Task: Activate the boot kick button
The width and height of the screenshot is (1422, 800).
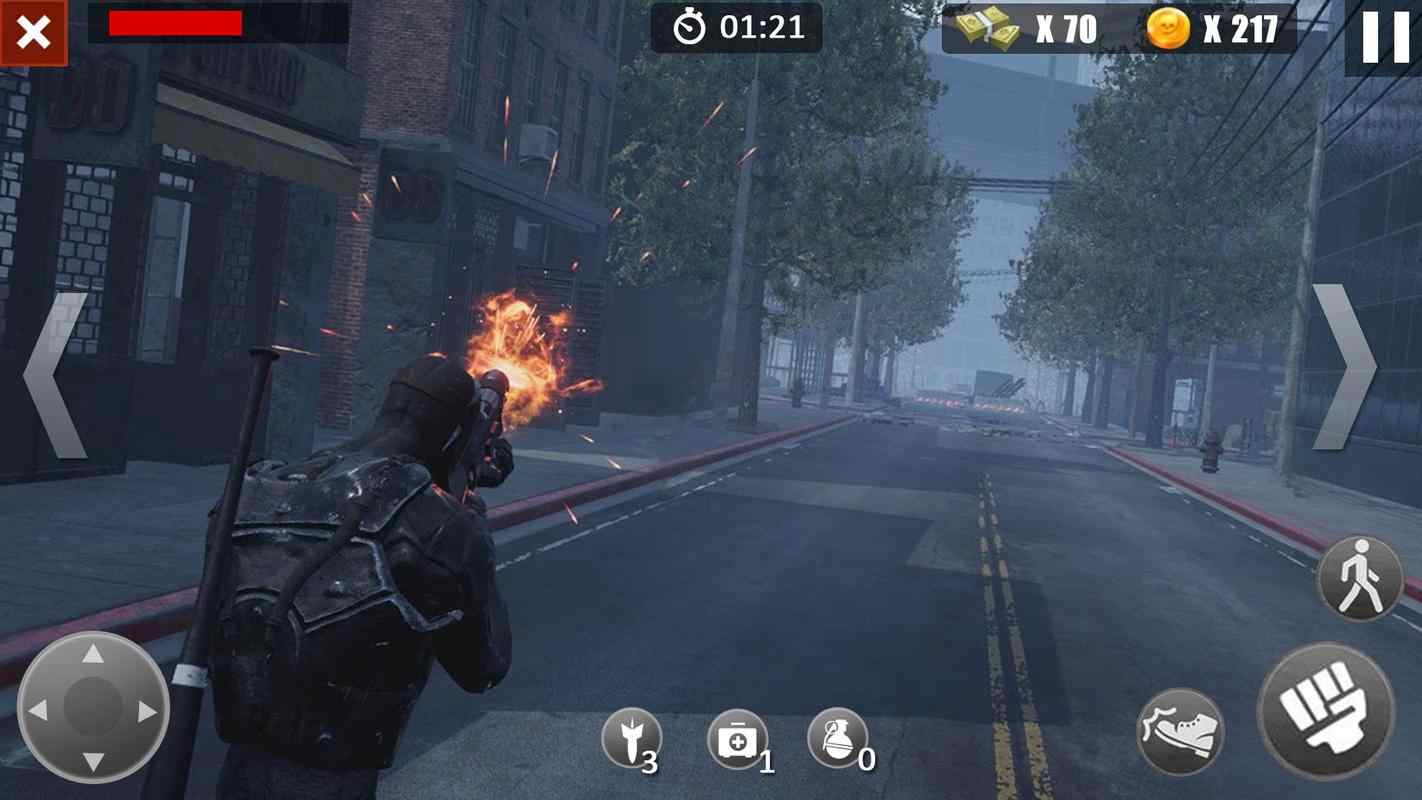Action: point(1181,732)
